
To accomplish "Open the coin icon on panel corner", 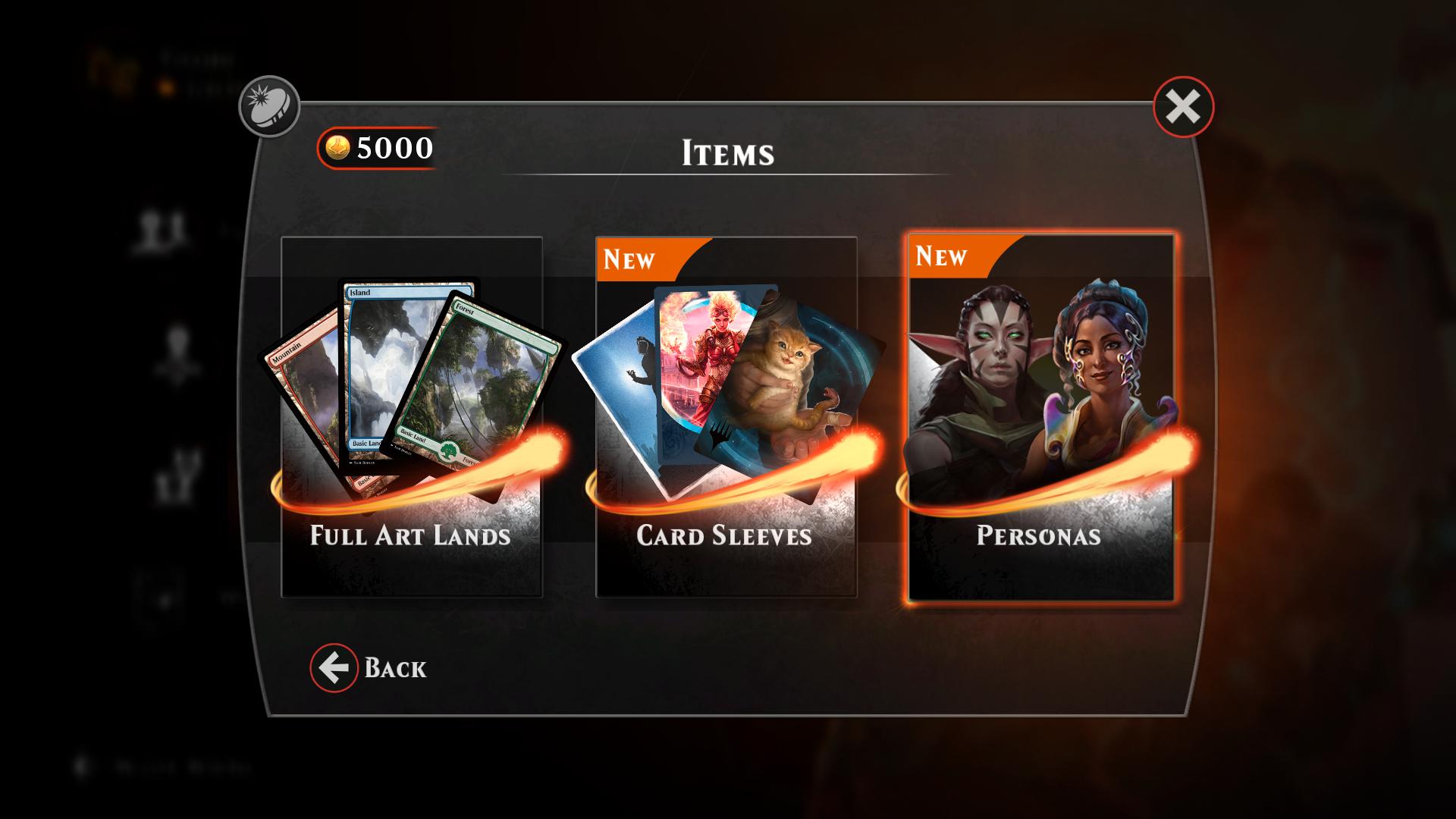I will point(269,107).
